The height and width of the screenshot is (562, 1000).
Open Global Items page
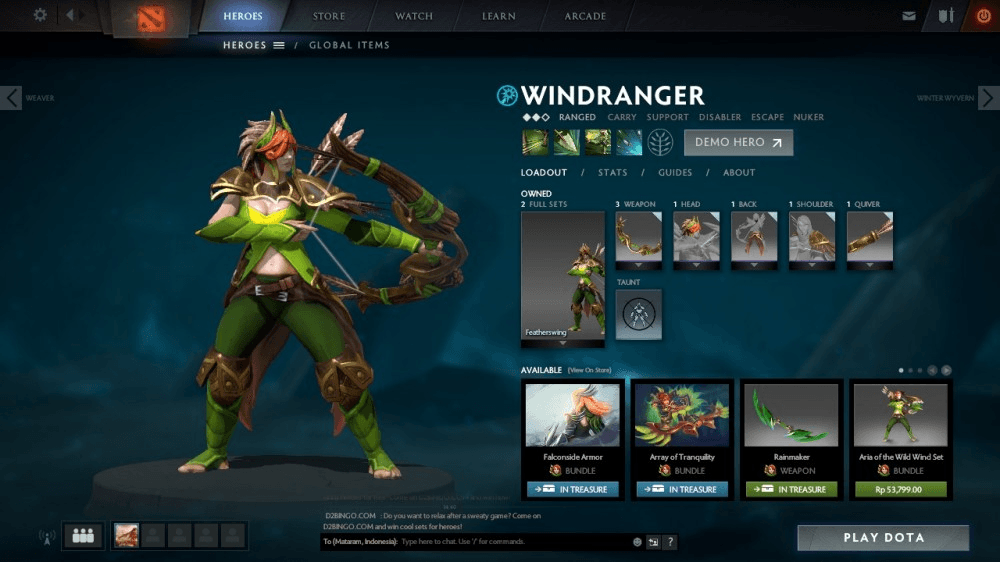tap(349, 45)
